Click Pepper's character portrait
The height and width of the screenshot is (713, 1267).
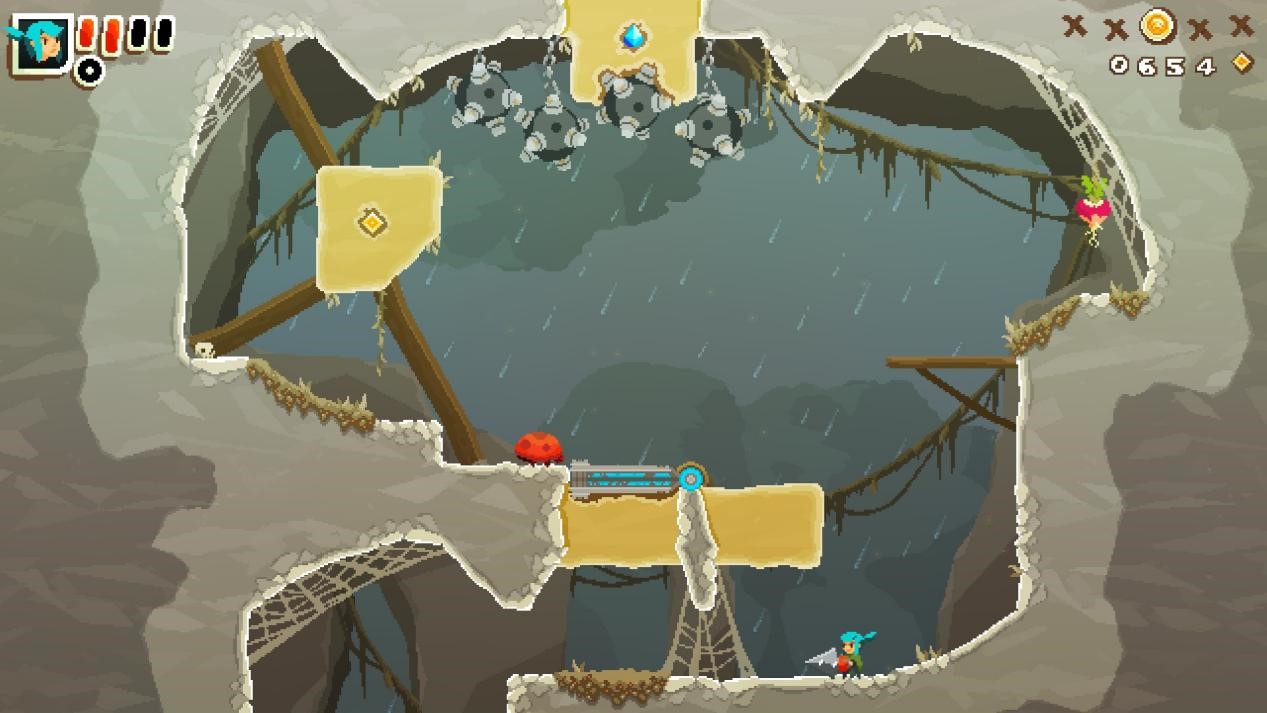41,43
